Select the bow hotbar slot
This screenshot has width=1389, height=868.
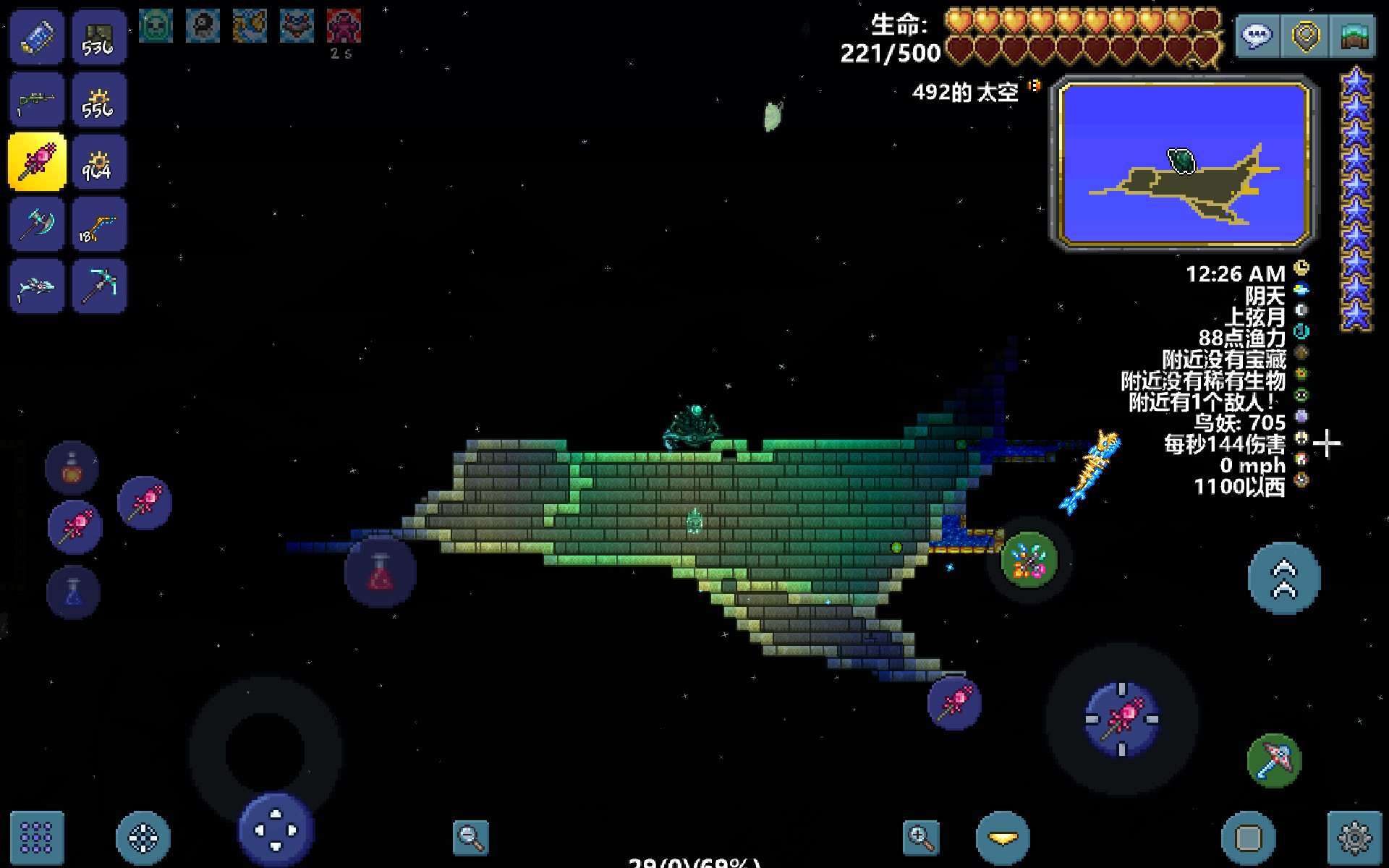click(x=99, y=224)
